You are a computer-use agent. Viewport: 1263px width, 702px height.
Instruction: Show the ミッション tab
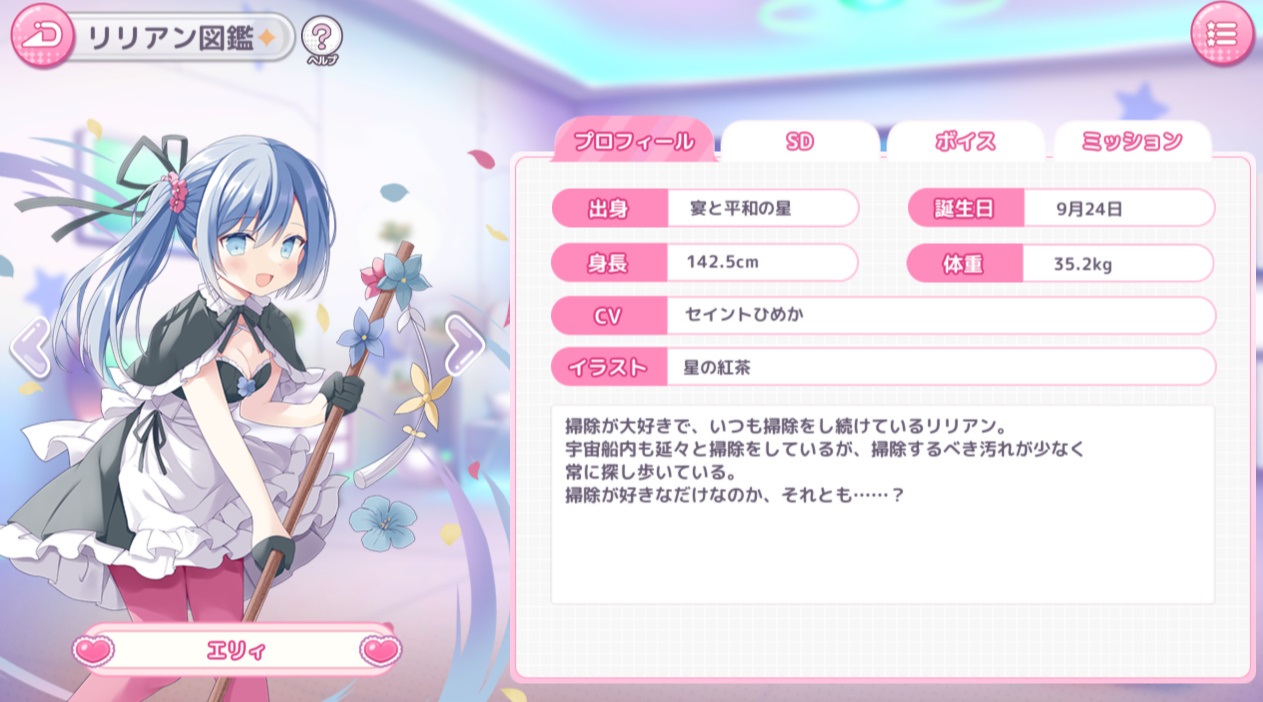tap(1132, 142)
